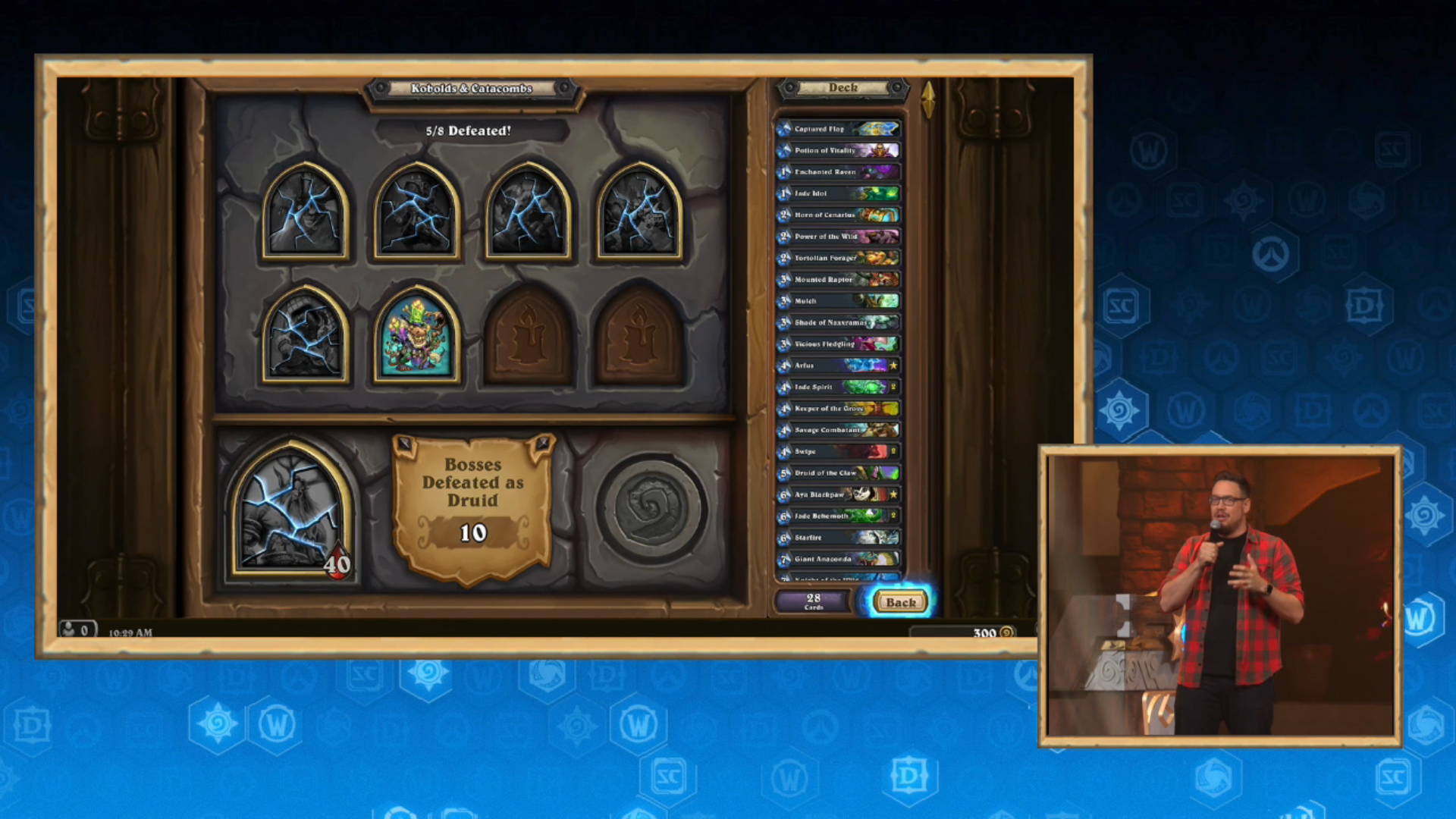Click Druid of the Claw entry
1456x819 pixels.
click(x=838, y=472)
